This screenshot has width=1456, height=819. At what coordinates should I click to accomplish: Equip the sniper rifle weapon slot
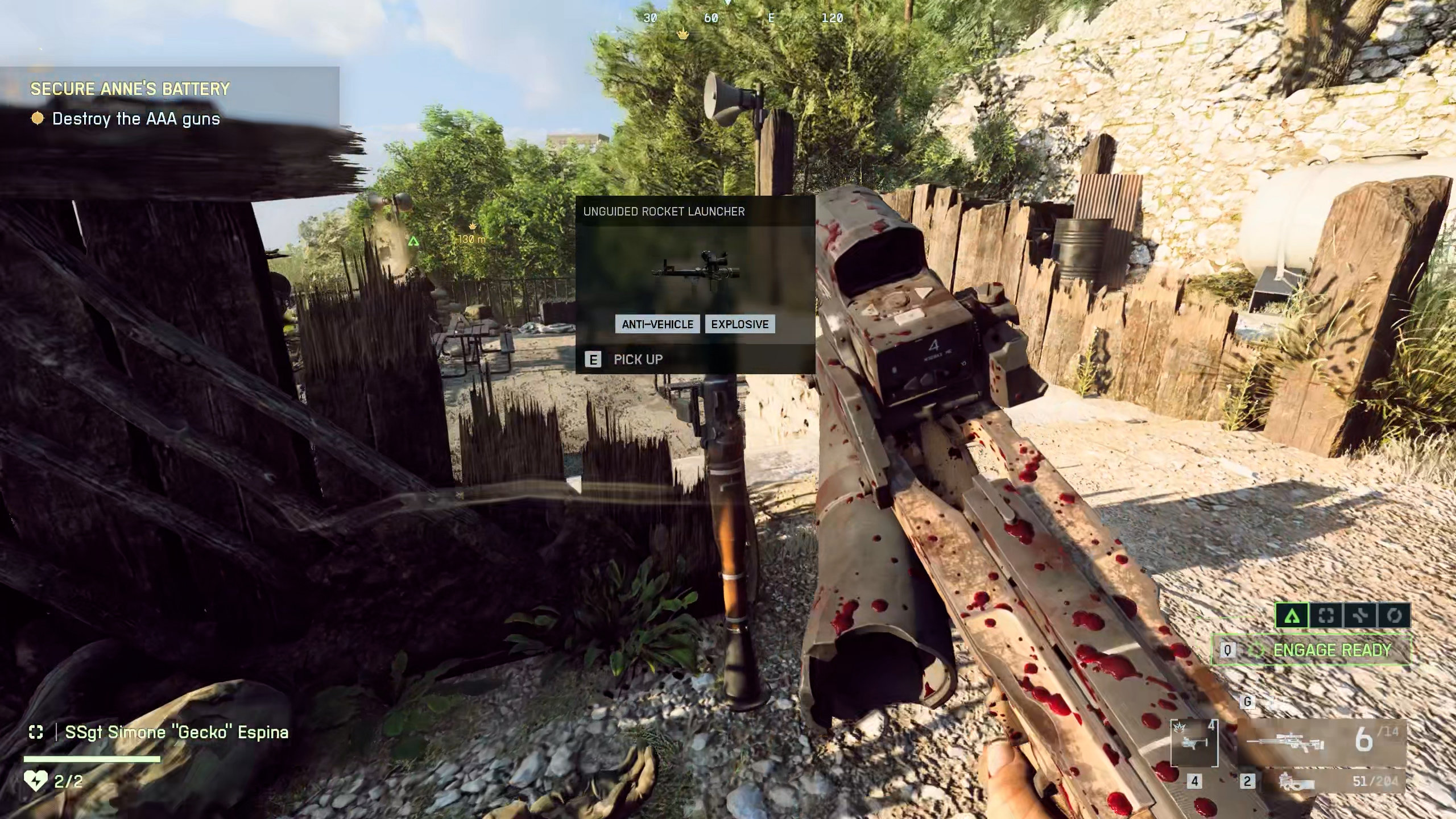click(1284, 743)
